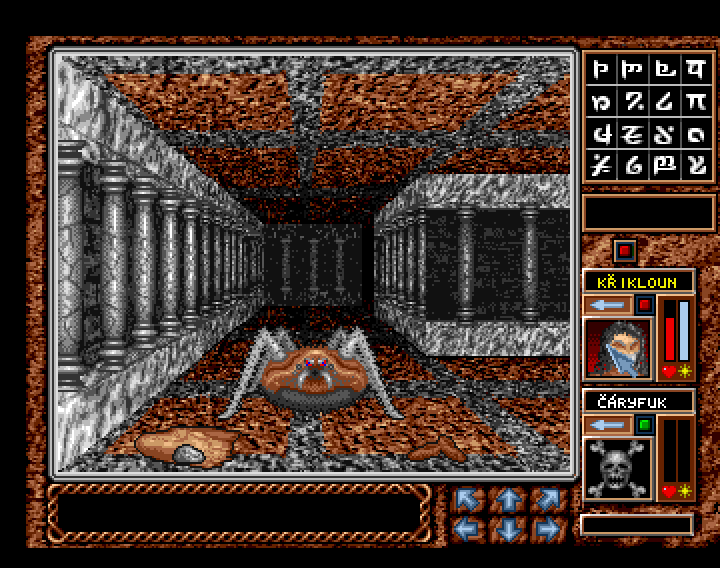Strafe right with the right arrow
The width and height of the screenshot is (720, 568).
(546, 527)
